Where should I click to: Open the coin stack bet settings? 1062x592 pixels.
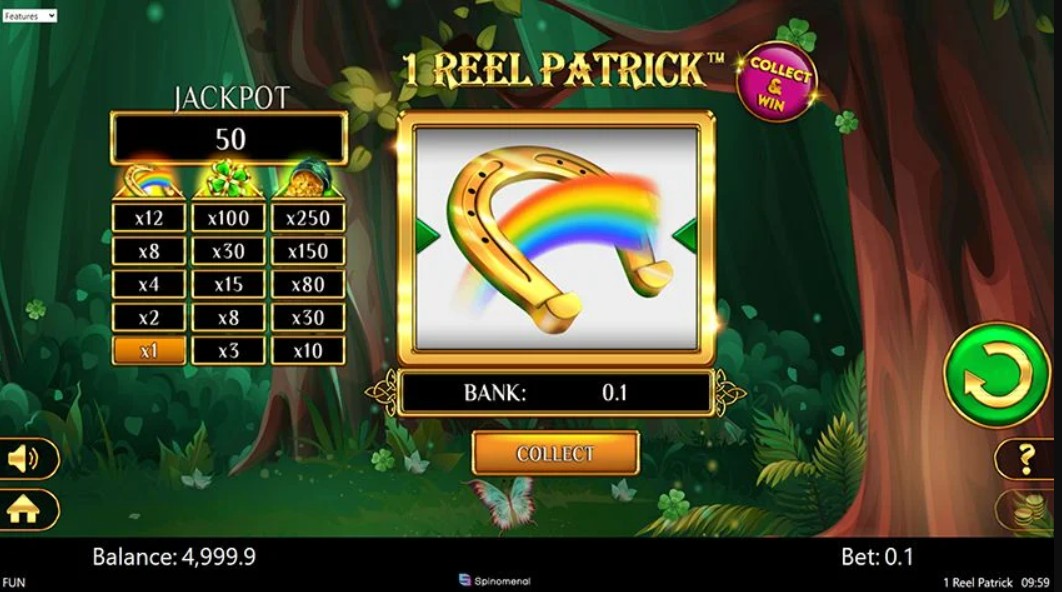click(x=1026, y=509)
